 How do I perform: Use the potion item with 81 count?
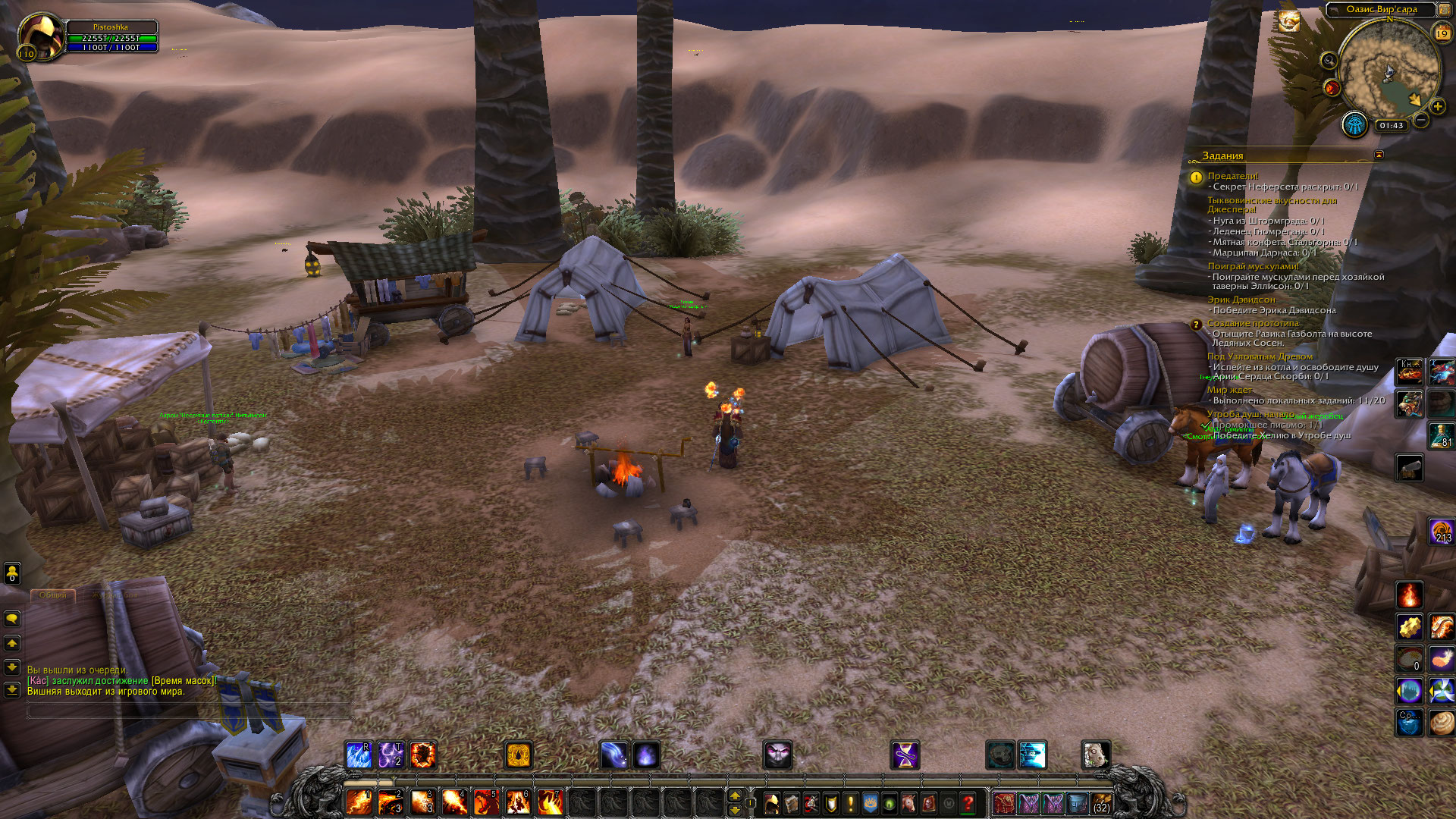tap(1441, 435)
